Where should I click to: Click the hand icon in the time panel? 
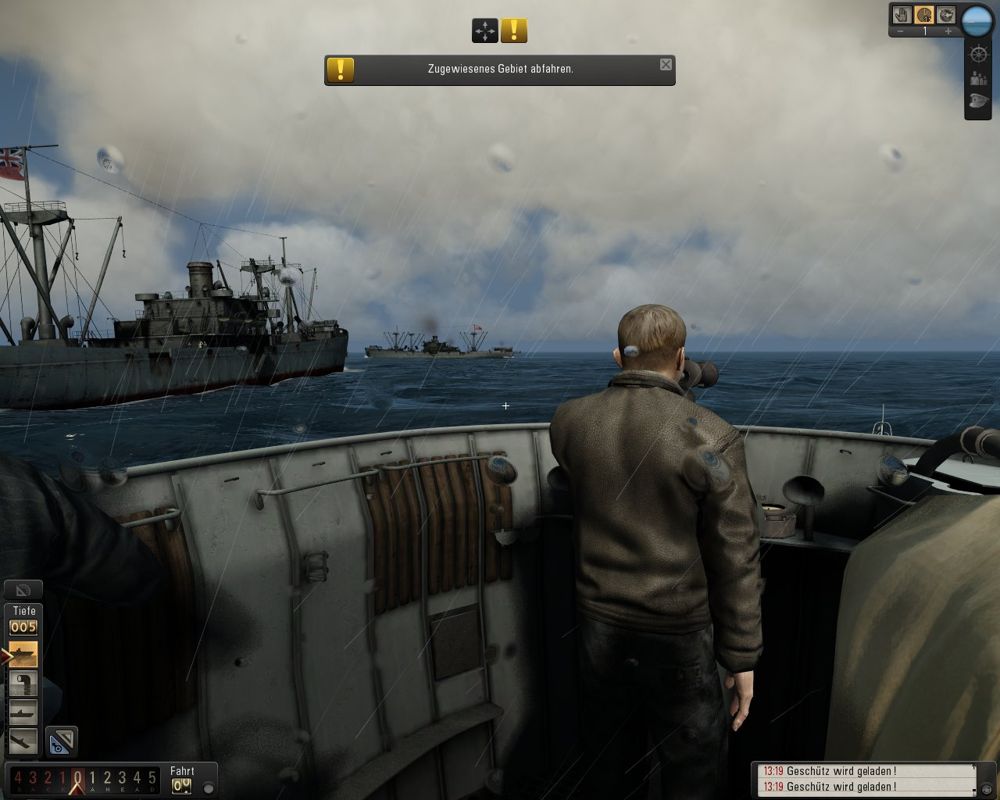[x=900, y=15]
